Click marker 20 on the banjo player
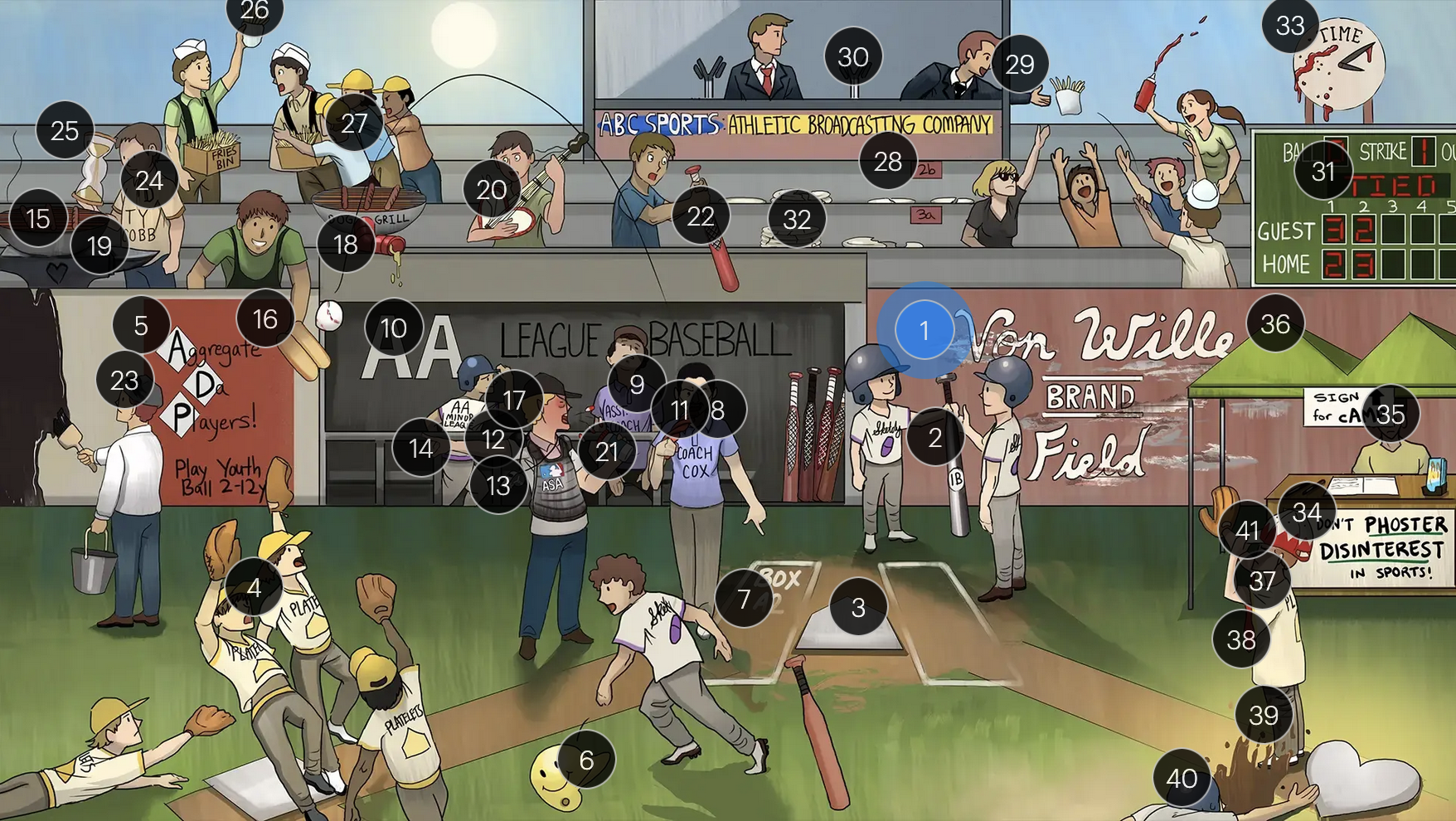 click(492, 190)
